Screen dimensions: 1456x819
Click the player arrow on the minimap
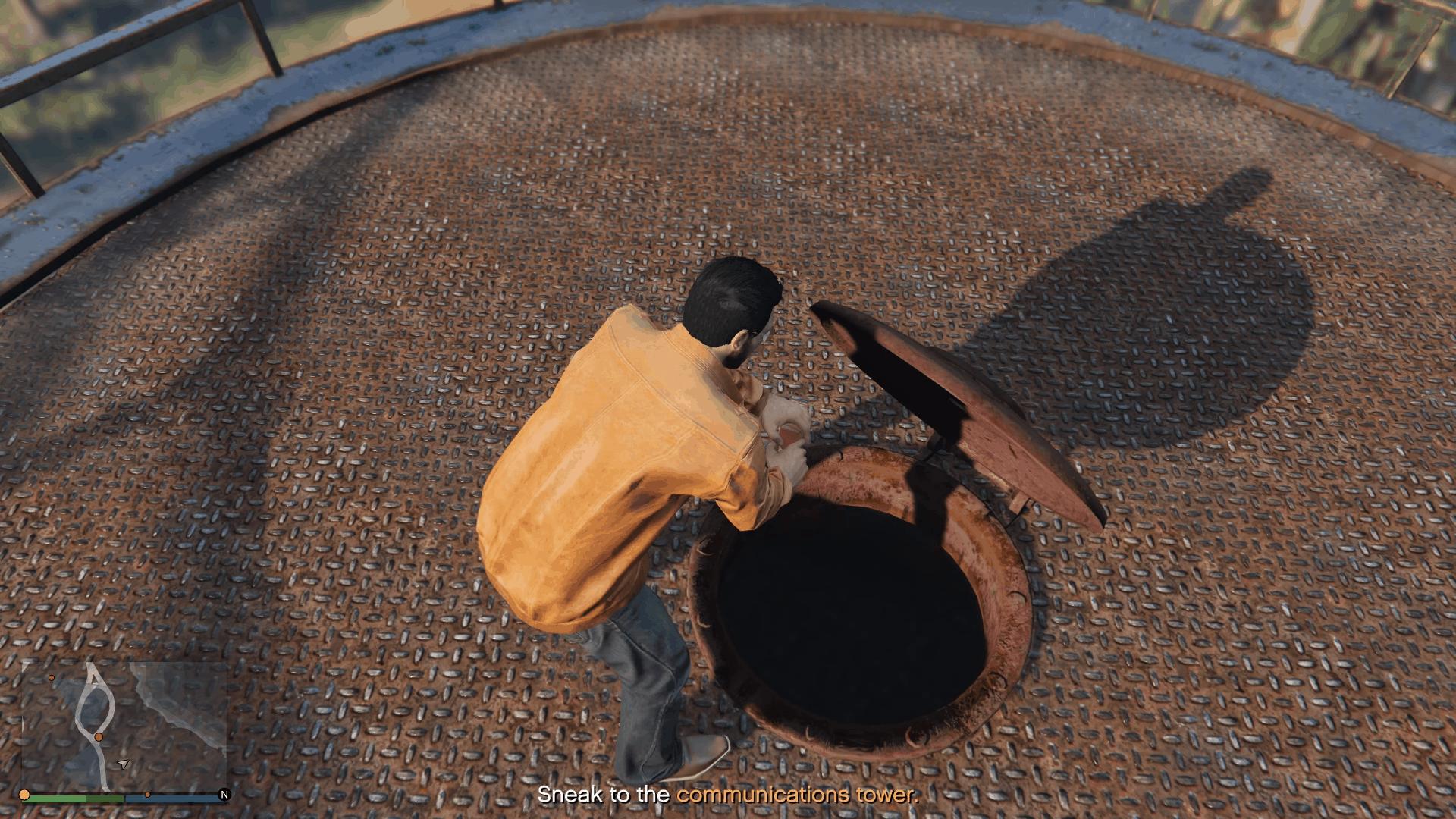click(x=123, y=764)
